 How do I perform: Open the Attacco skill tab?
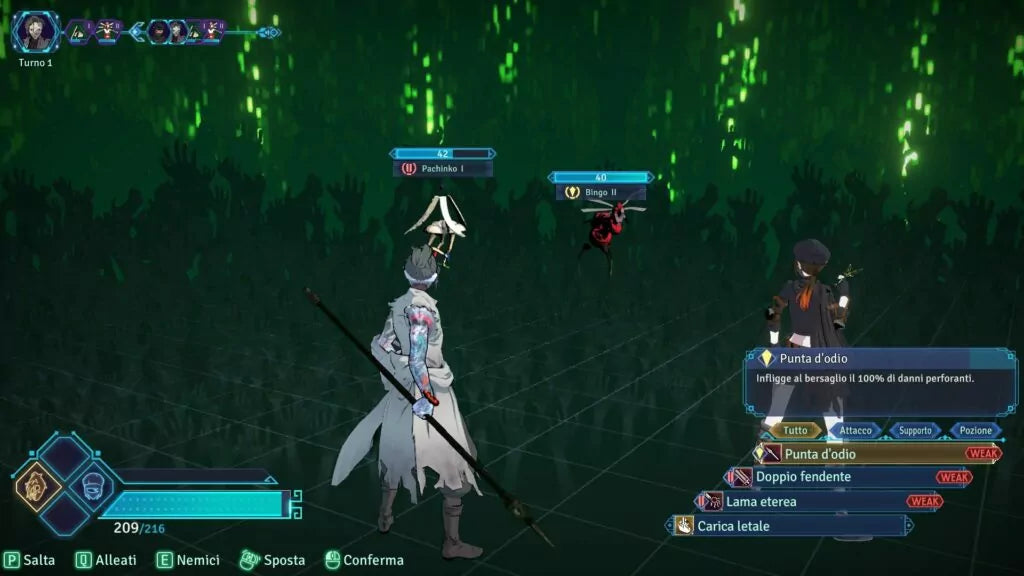coord(855,430)
